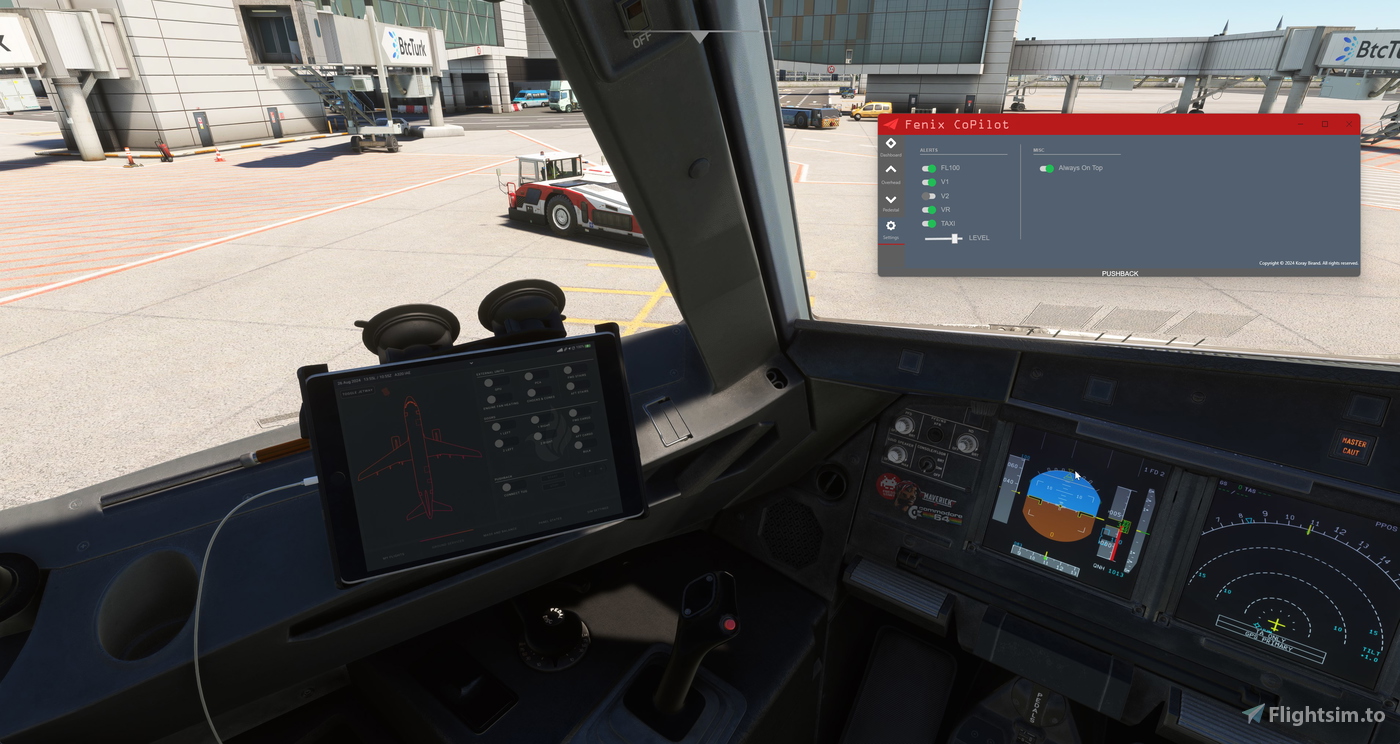This screenshot has height=744, width=1400.
Task: Adjust the alert LEVEL slider
Action: click(955, 237)
